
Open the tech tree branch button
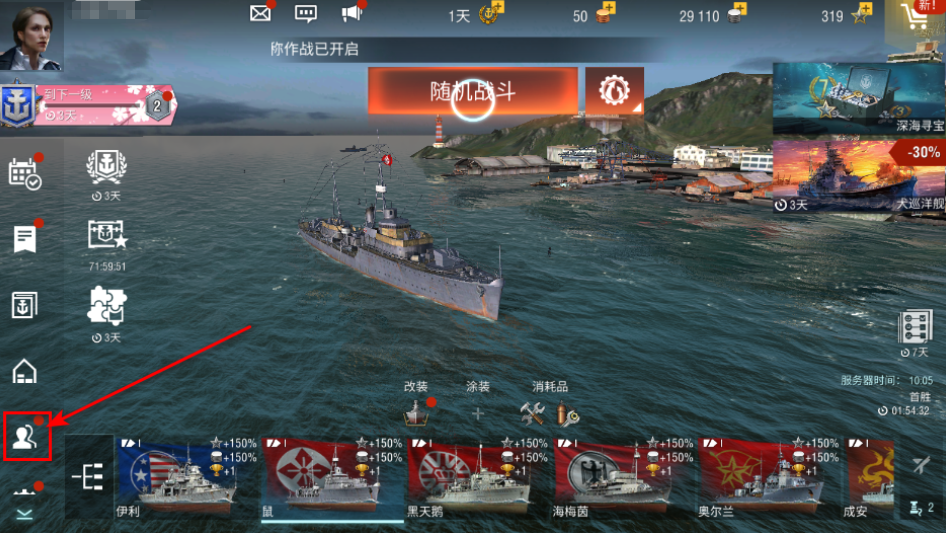(88, 477)
